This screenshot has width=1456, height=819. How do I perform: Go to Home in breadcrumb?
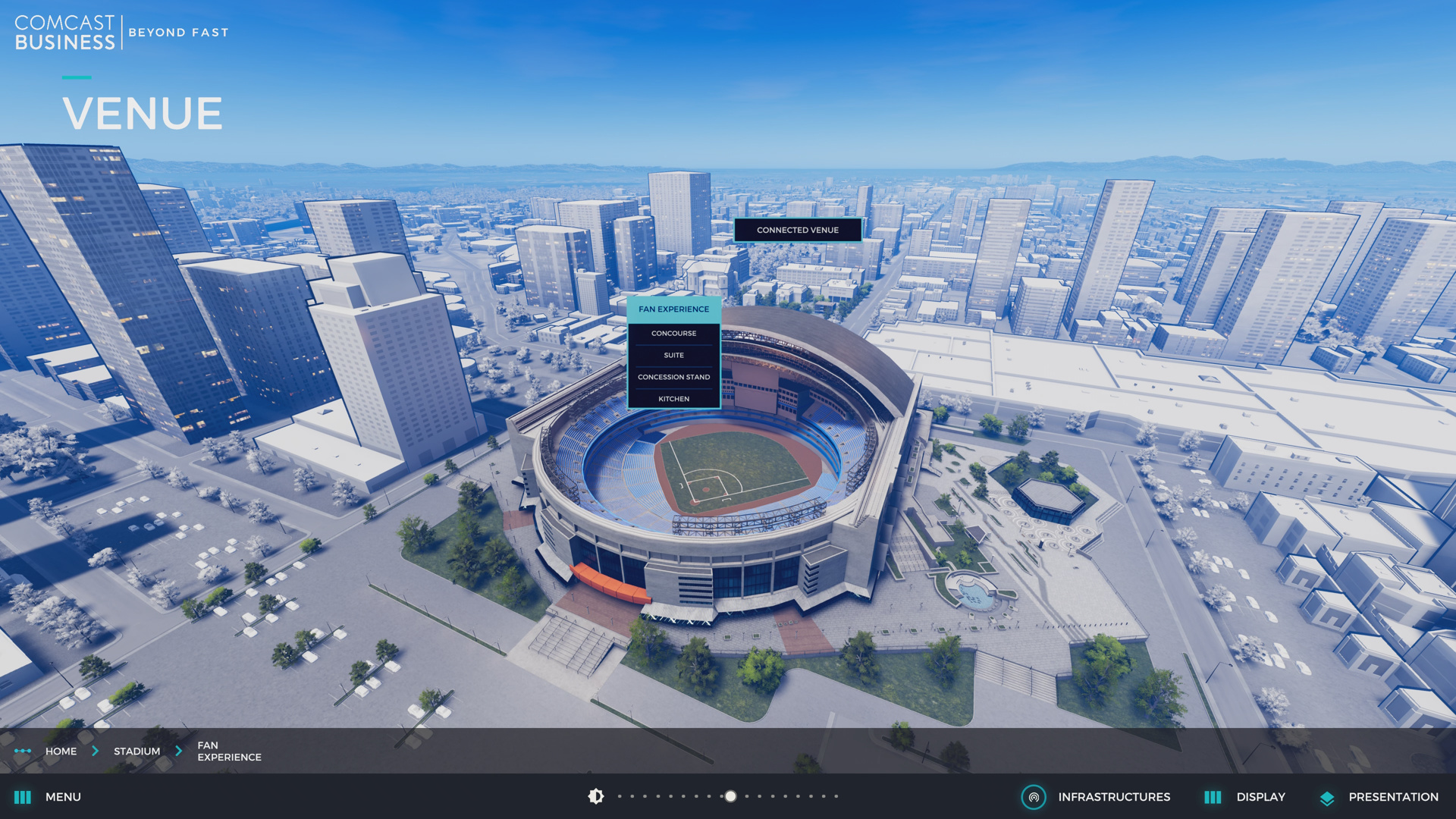tap(61, 752)
